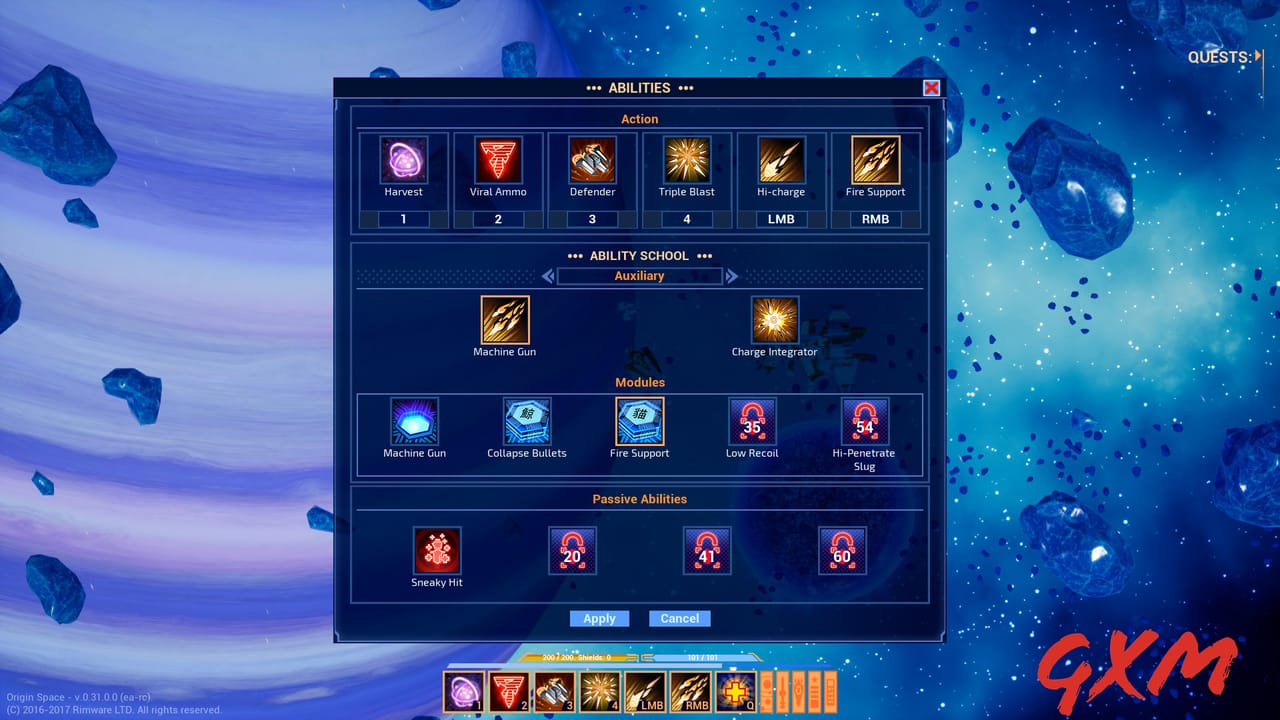This screenshot has width=1280, height=720.
Task: Toggle the level 20 locked passive slot
Action: click(572, 549)
